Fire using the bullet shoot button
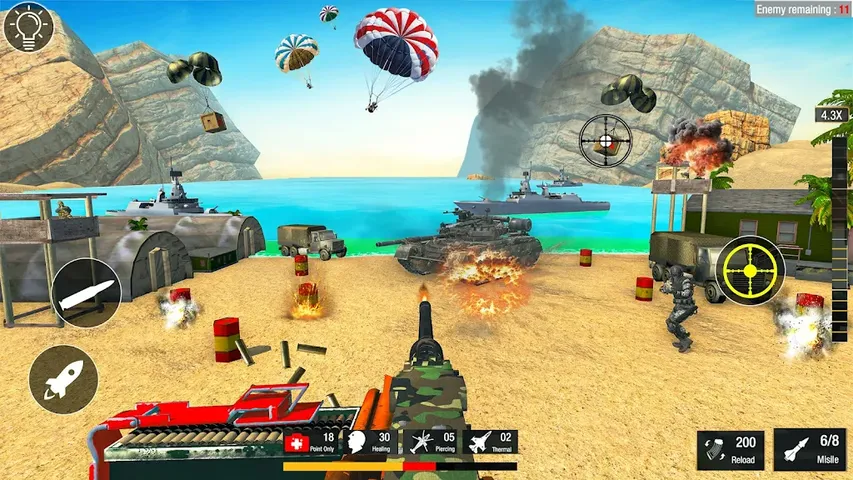This screenshot has width=853, height=480. point(86,292)
